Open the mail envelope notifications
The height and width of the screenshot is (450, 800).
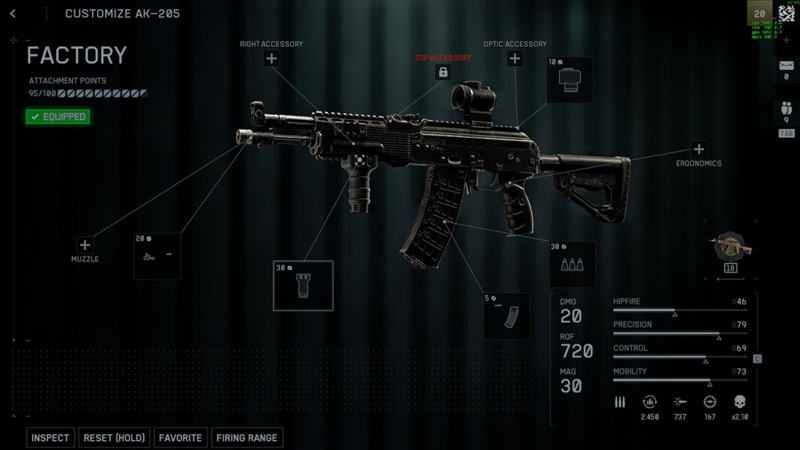click(786, 66)
